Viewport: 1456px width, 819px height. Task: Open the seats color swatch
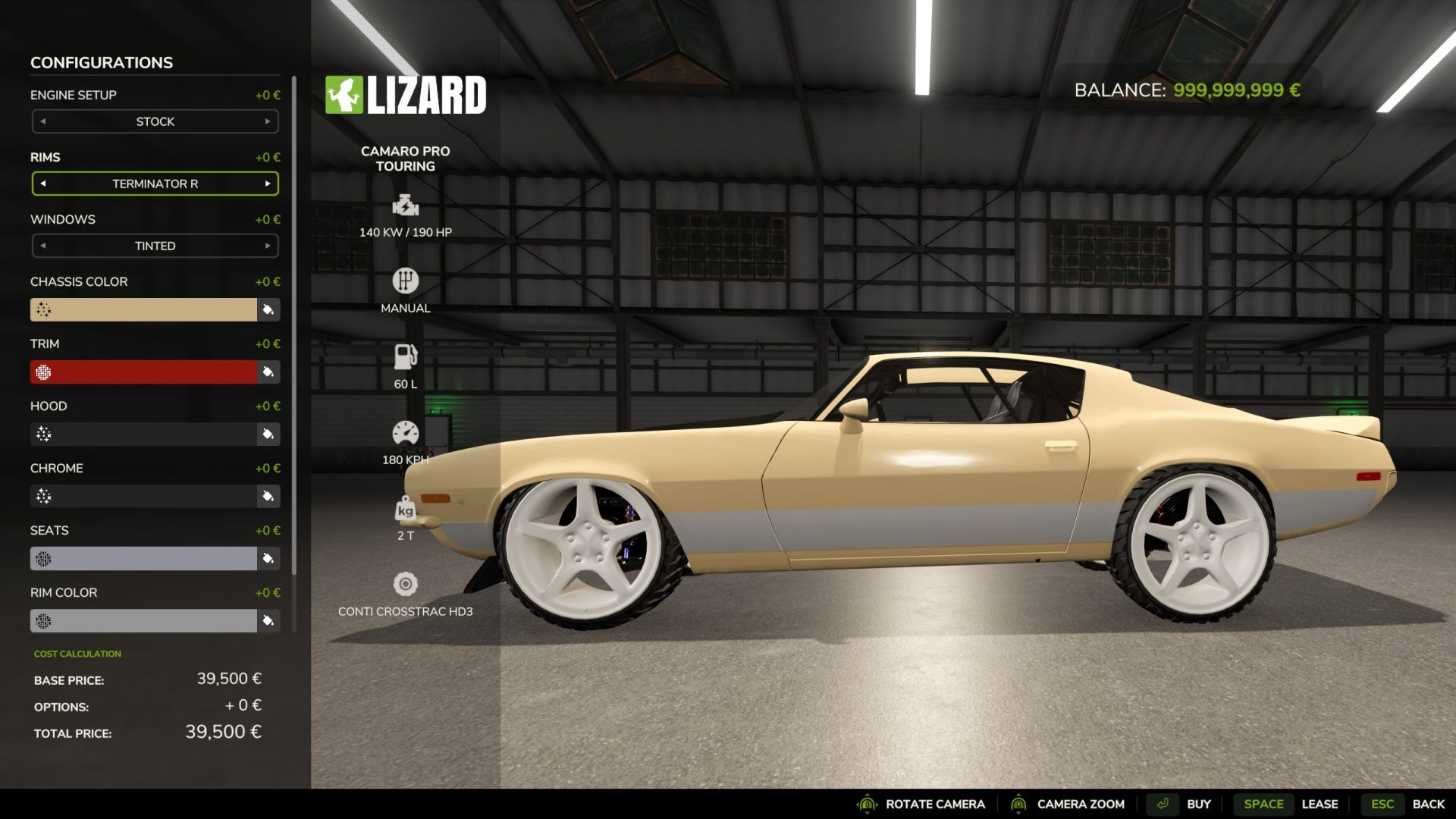point(143,558)
